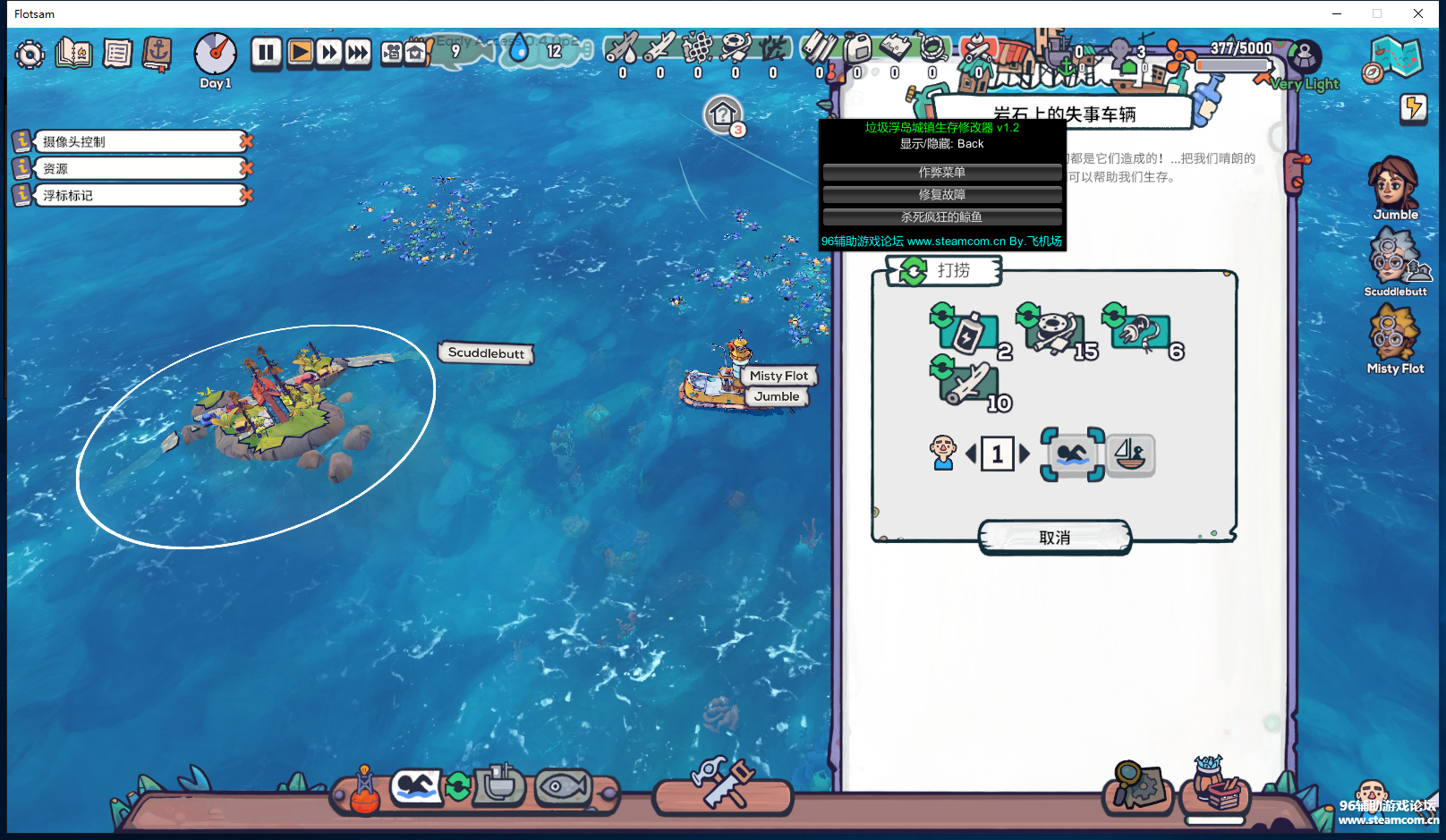Cancel salvage with the 取消 button

(x=1054, y=538)
